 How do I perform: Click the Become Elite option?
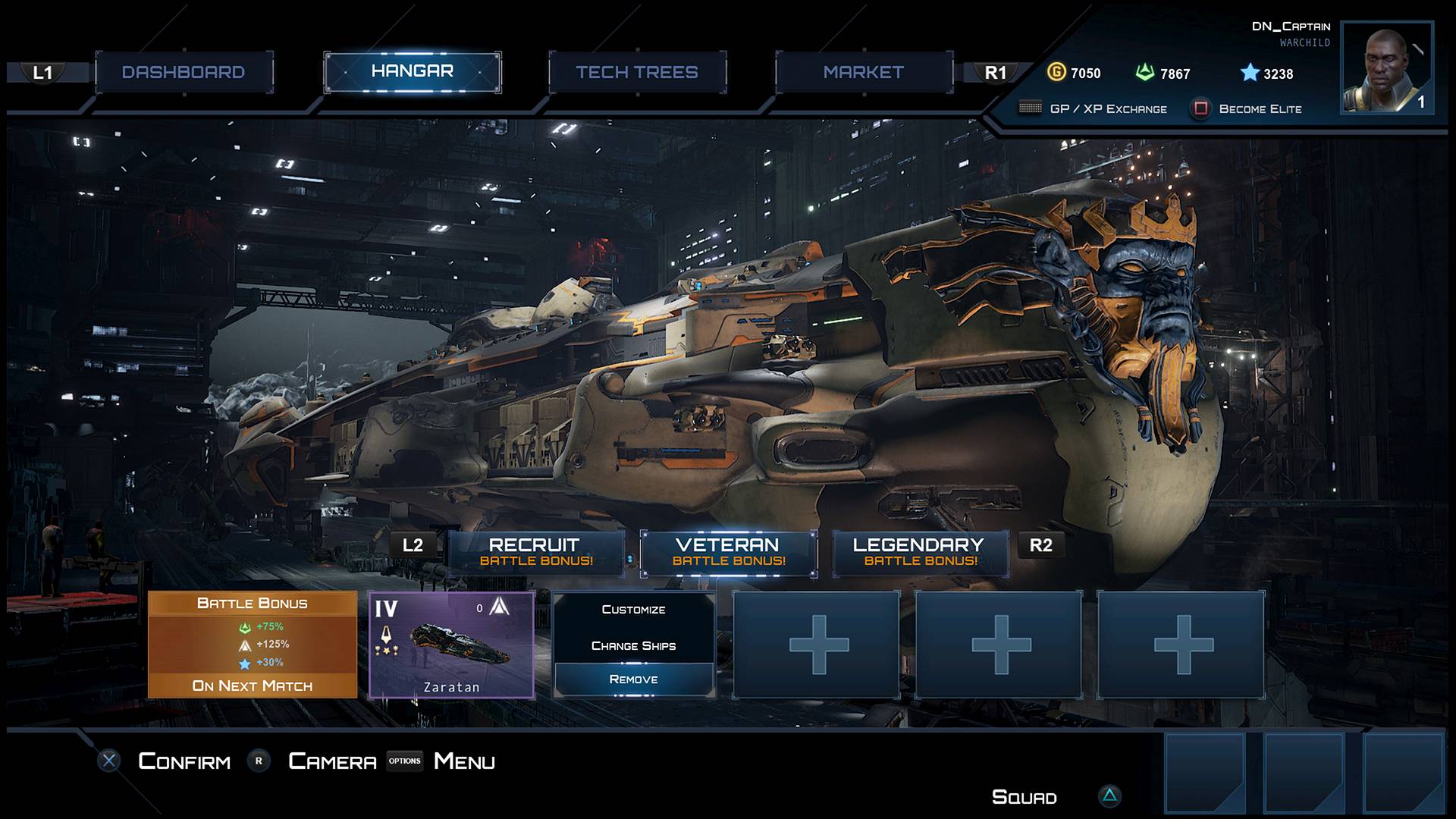pos(1259,109)
